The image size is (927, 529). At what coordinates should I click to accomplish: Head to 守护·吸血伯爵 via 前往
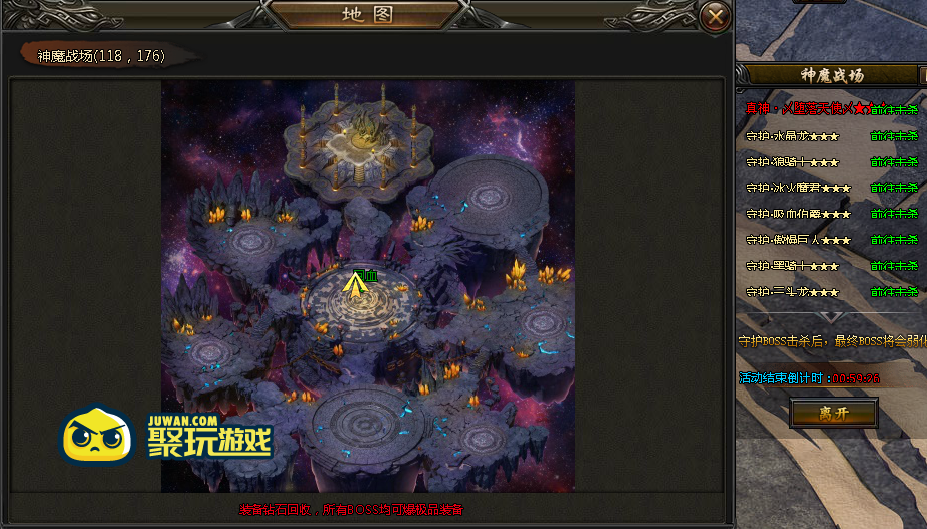pos(882,213)
